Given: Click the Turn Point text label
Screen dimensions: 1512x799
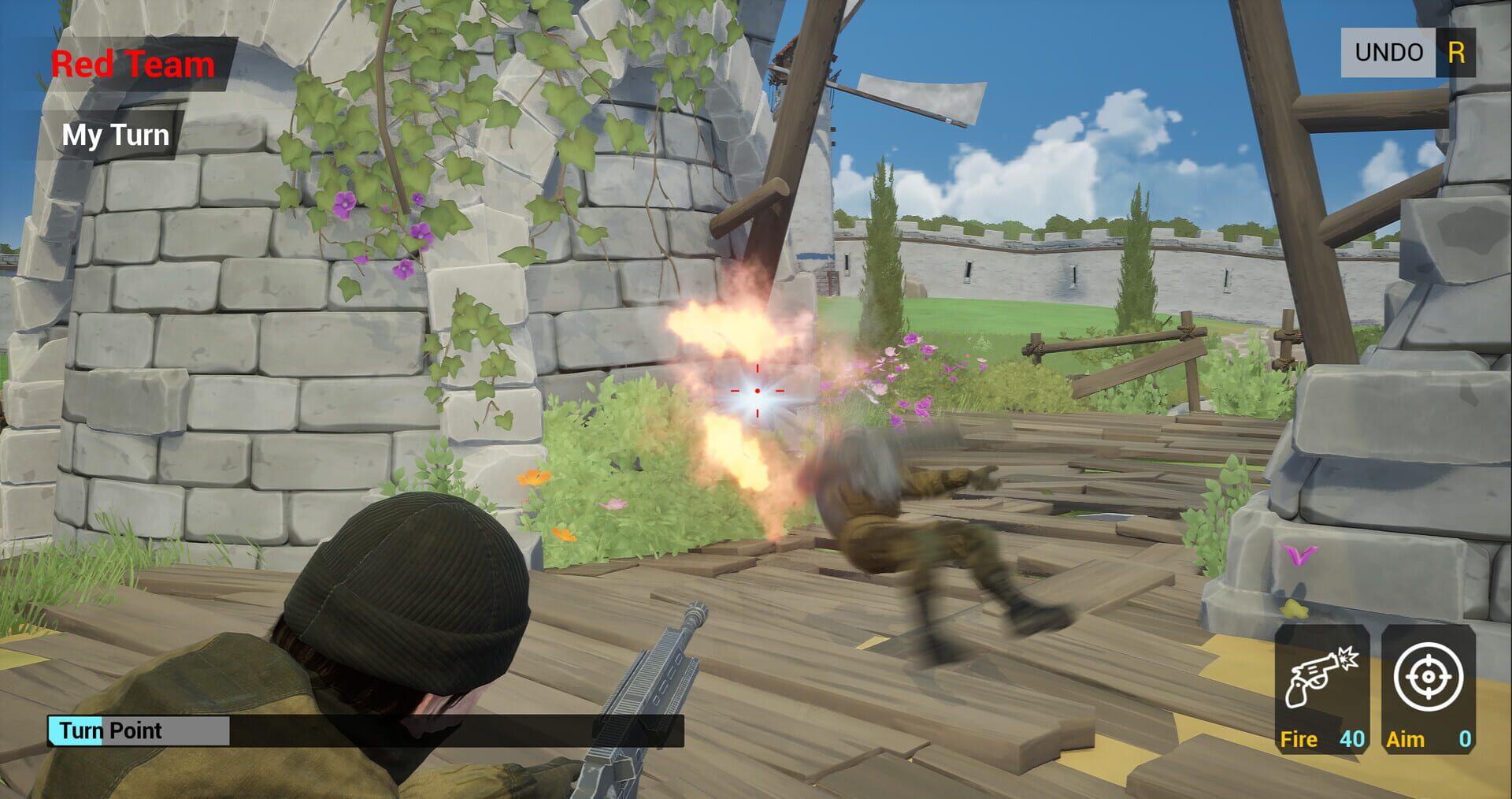Looking at the screenshot, I should (x=110, y=731).
